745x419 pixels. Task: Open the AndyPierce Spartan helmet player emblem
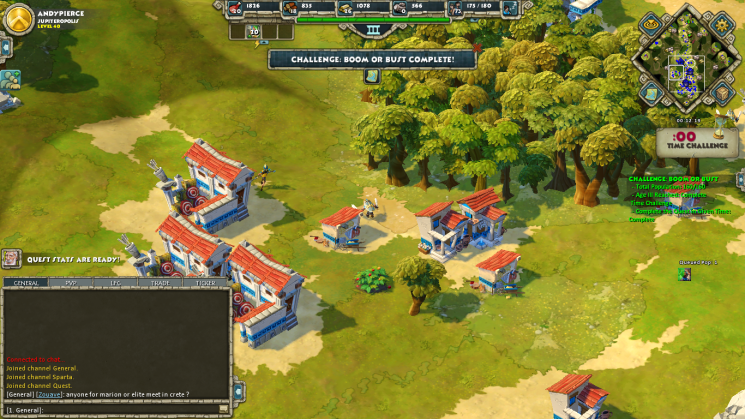[18, 17]
